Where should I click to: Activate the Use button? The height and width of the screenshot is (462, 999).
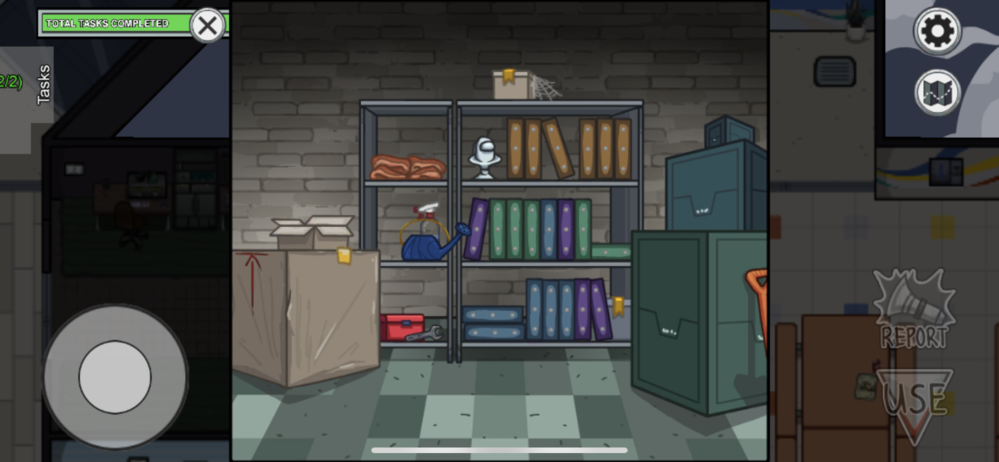click(x=914, y=400)
